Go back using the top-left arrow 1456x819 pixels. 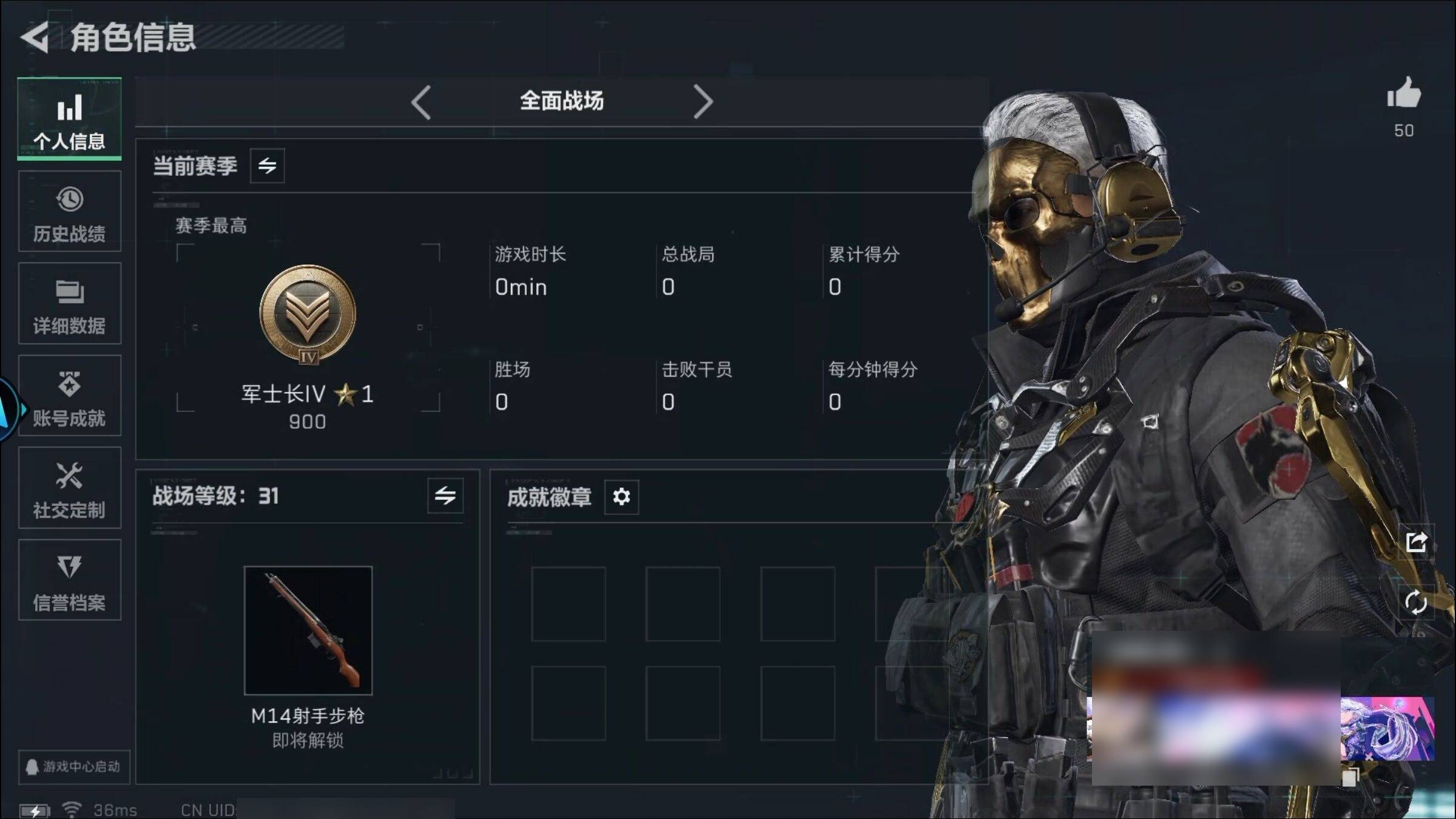[x=35, y=38]
